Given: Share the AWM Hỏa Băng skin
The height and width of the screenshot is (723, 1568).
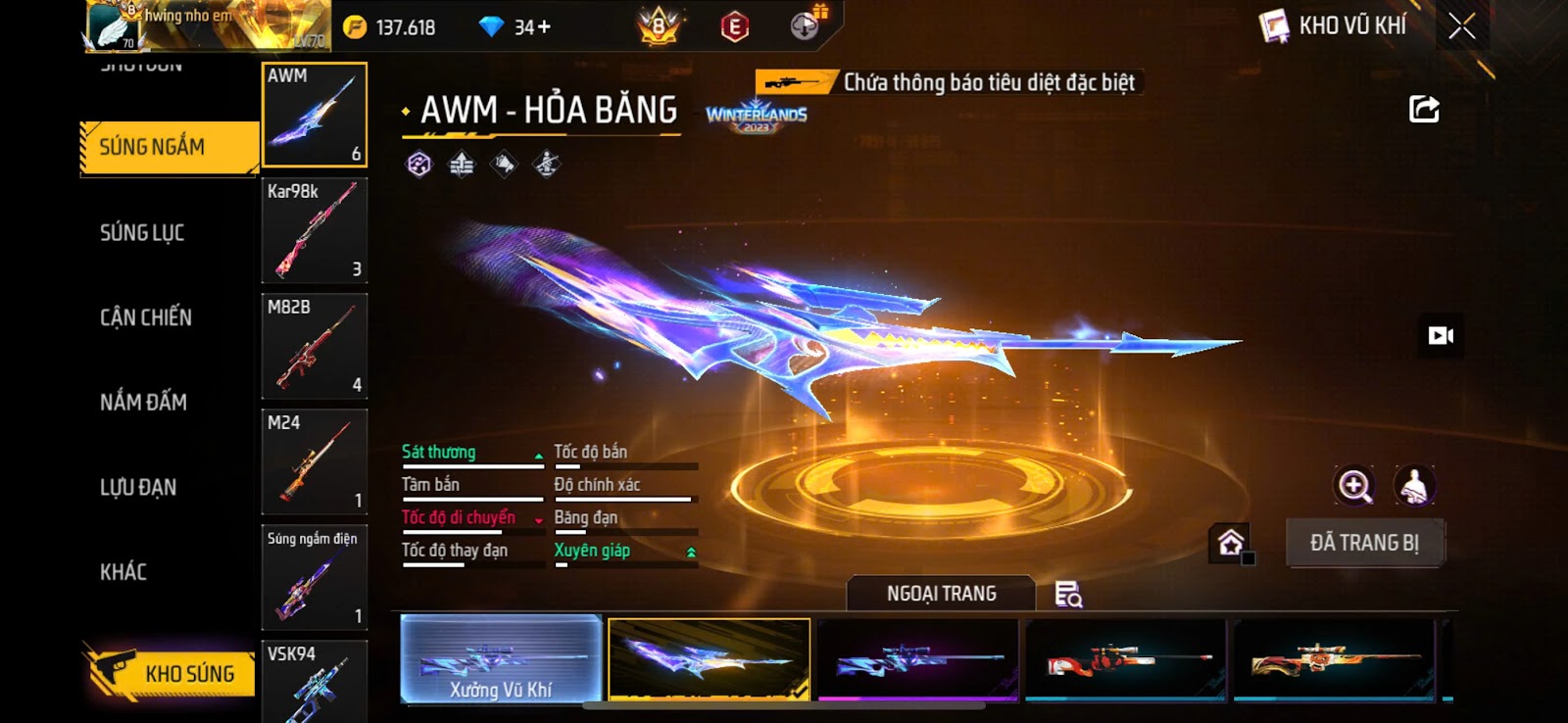Looking at the screenshot, I should click(x=1424, y=109).
